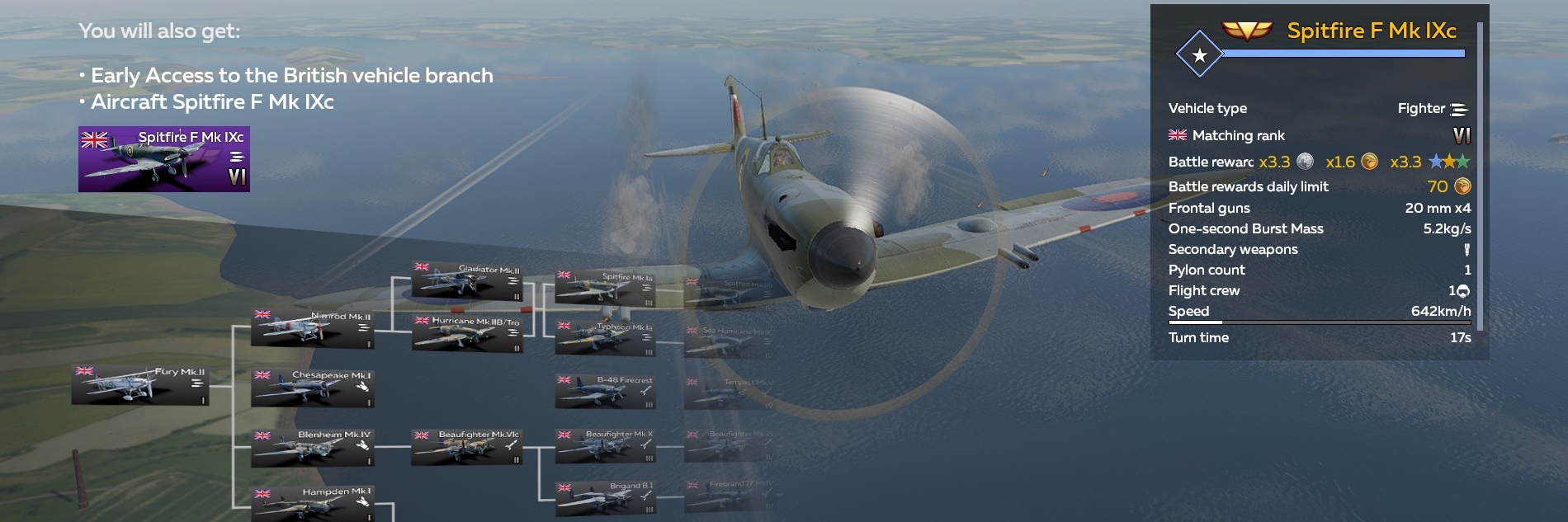Select the Hampden Mk.I tile
Image resolution: width=1568 pixels, height=522 pixels.
coord(313,503)
